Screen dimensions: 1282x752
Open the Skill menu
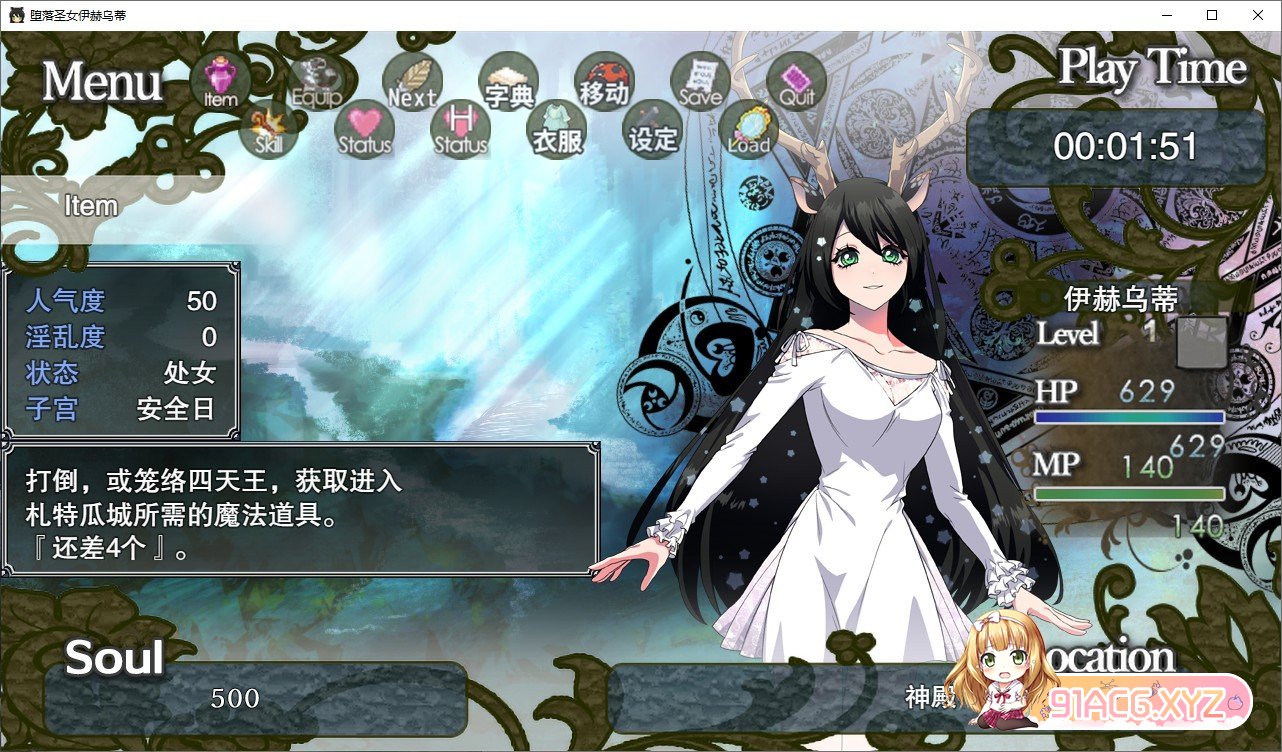pyautogui.click(x=268, y=129)
